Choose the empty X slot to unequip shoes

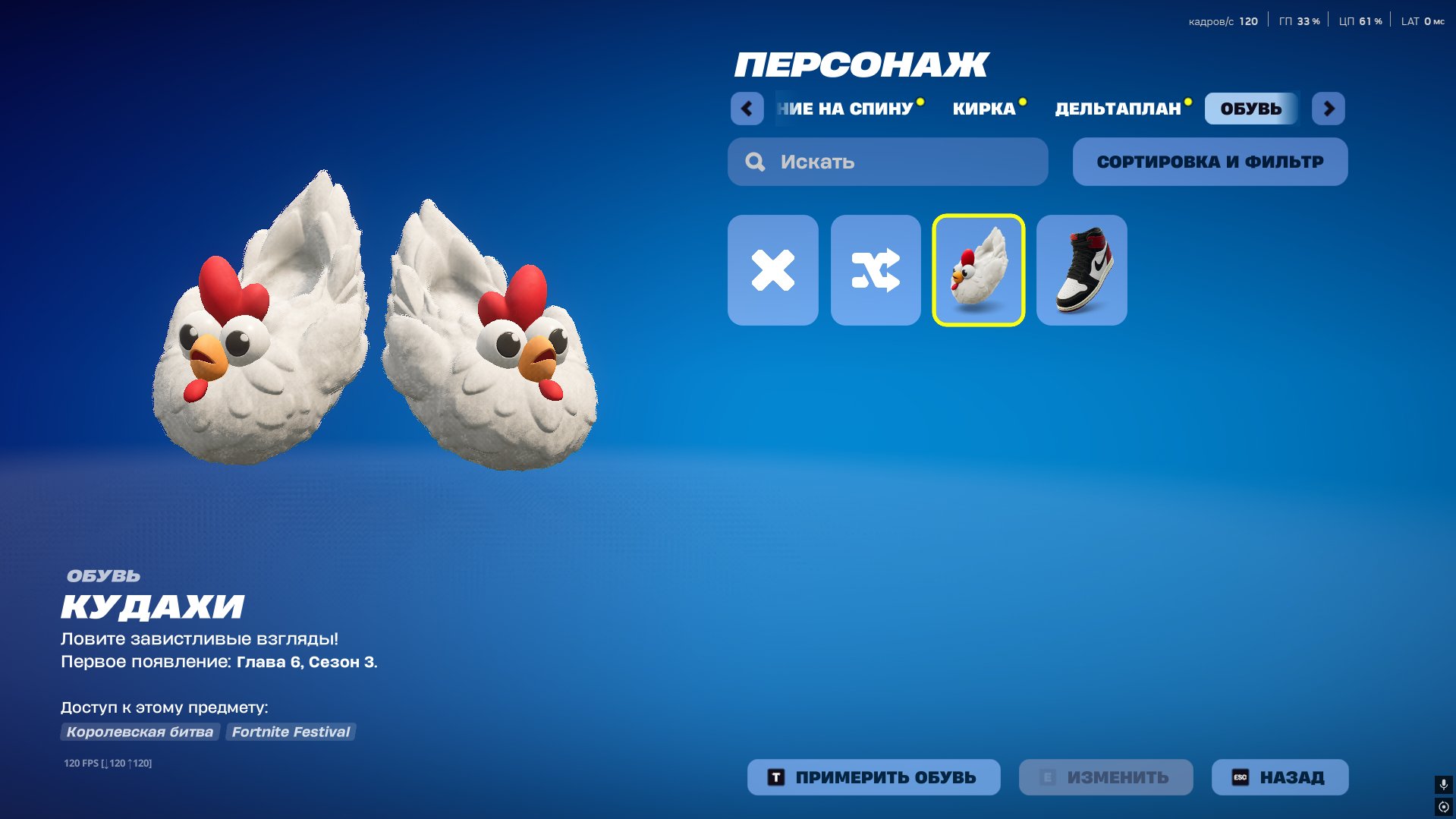pos(772,270)
